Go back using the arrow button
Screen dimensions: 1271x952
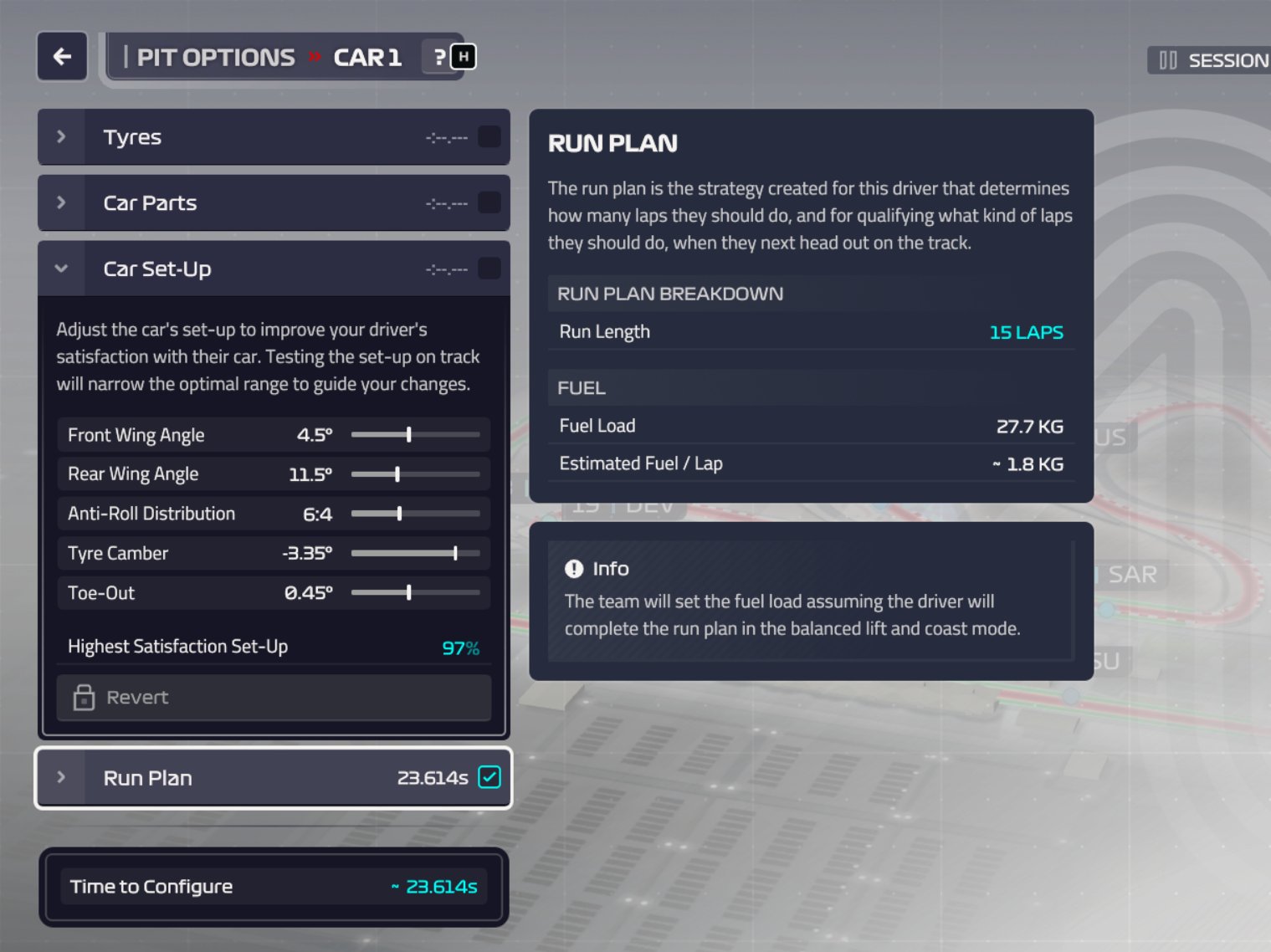(x=62, y=57)
